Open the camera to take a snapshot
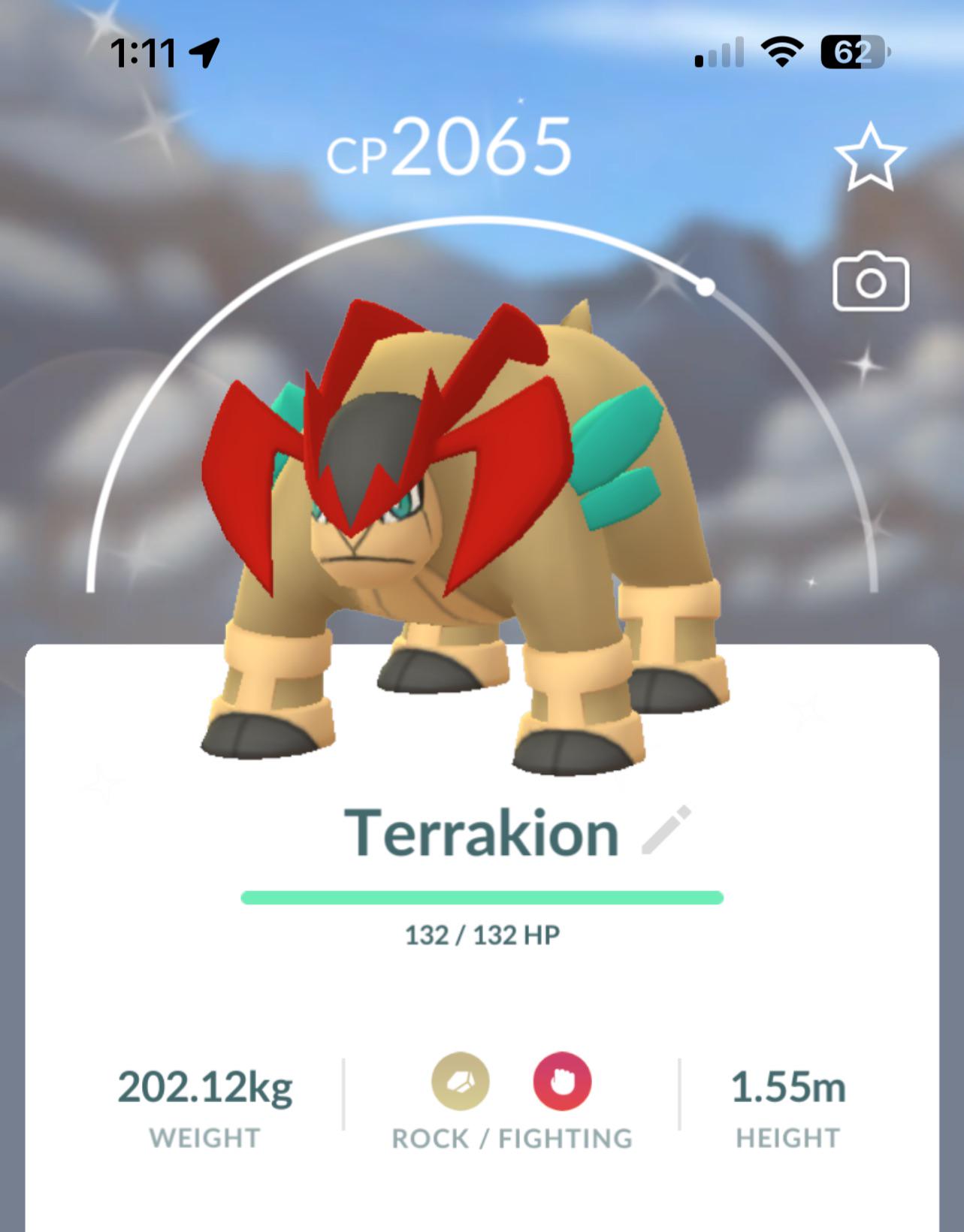The image size is (964, 1232). [873, 283]
